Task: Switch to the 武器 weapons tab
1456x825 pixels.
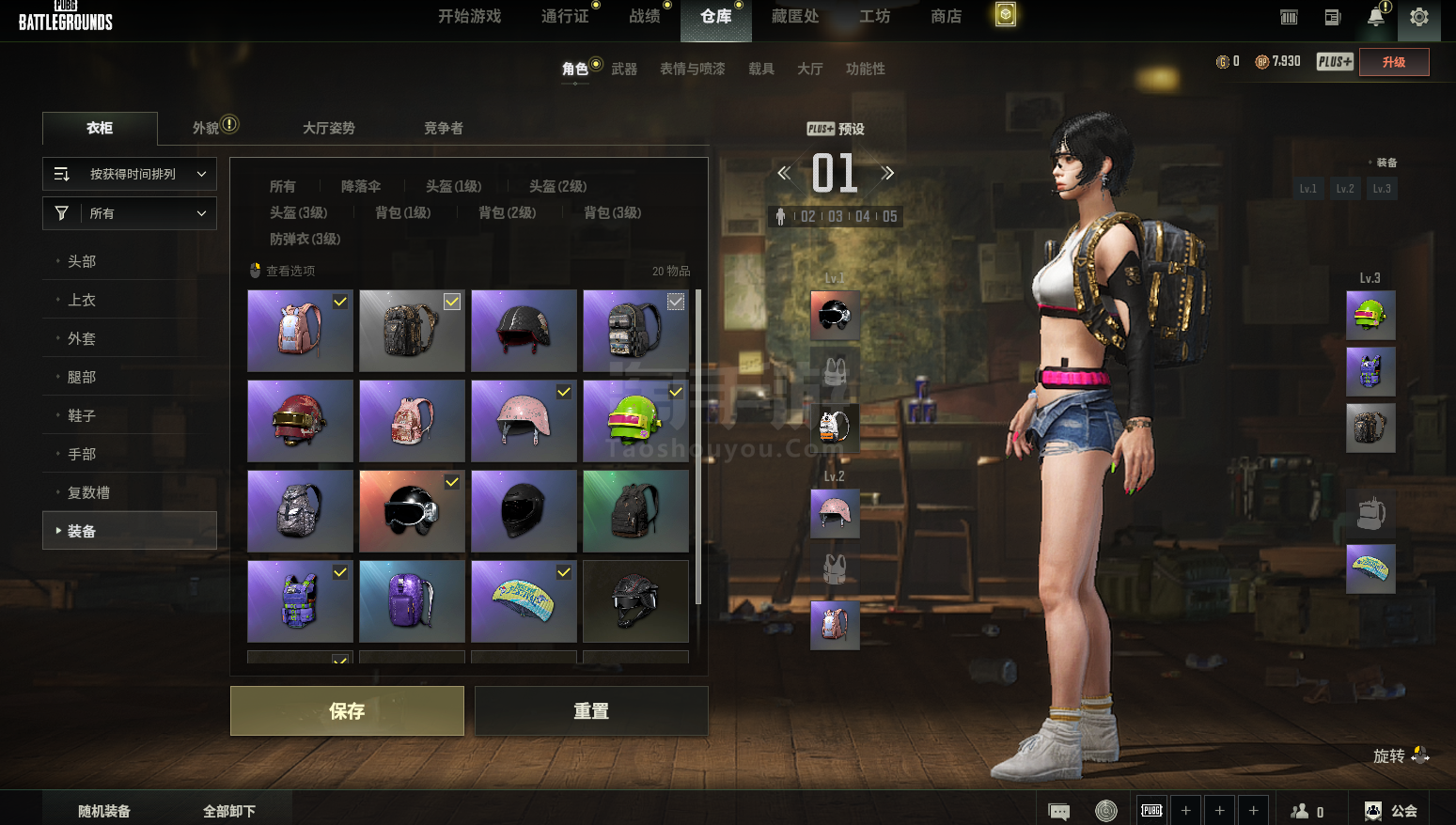Action: [624, 69]
